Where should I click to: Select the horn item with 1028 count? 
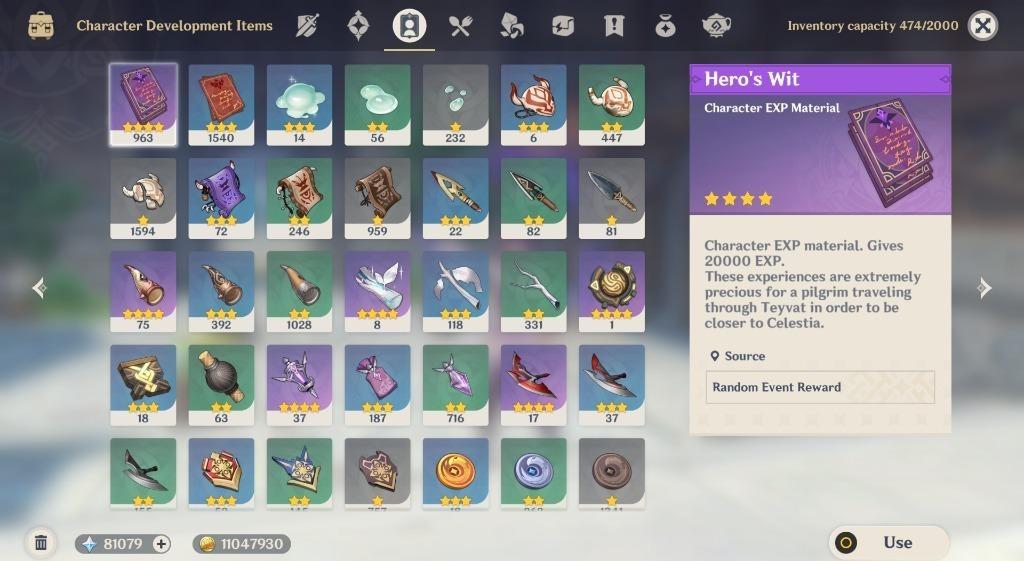(x=299, y=290)
